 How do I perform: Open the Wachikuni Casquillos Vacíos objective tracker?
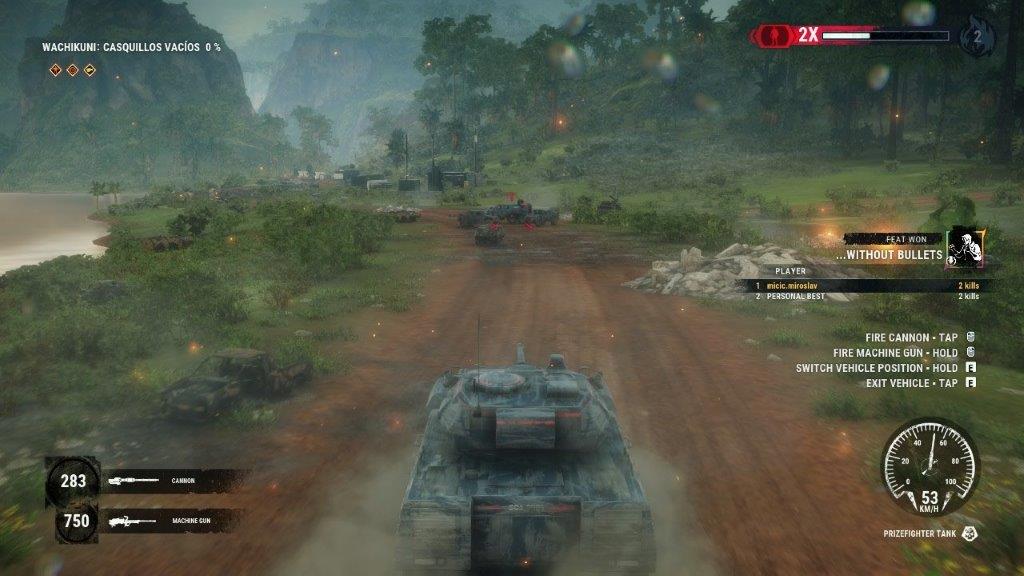(131, 47)
